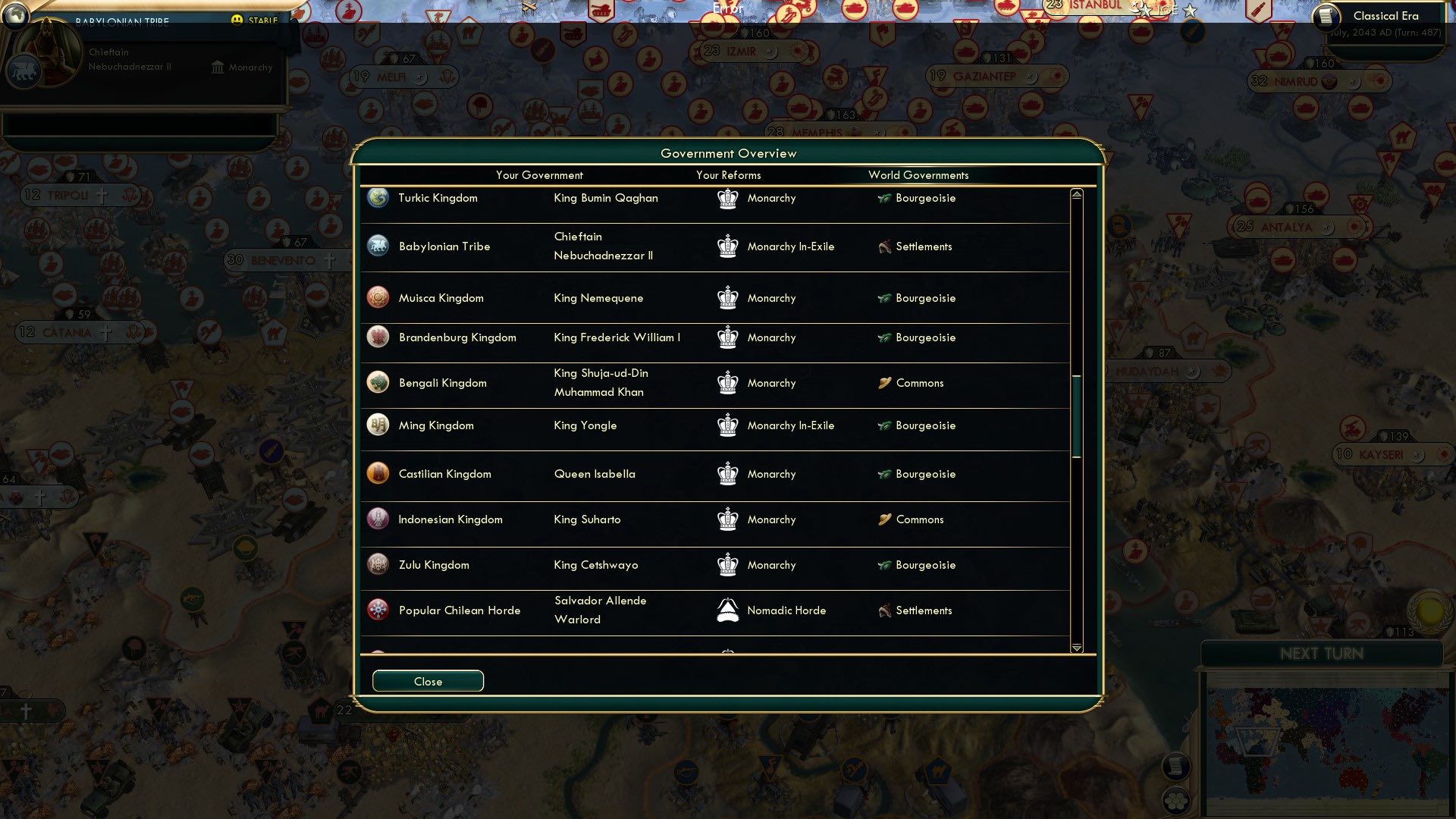Click the stable happiness smiley icon
Screen dimensions: 1456x819
click(238, 20)
